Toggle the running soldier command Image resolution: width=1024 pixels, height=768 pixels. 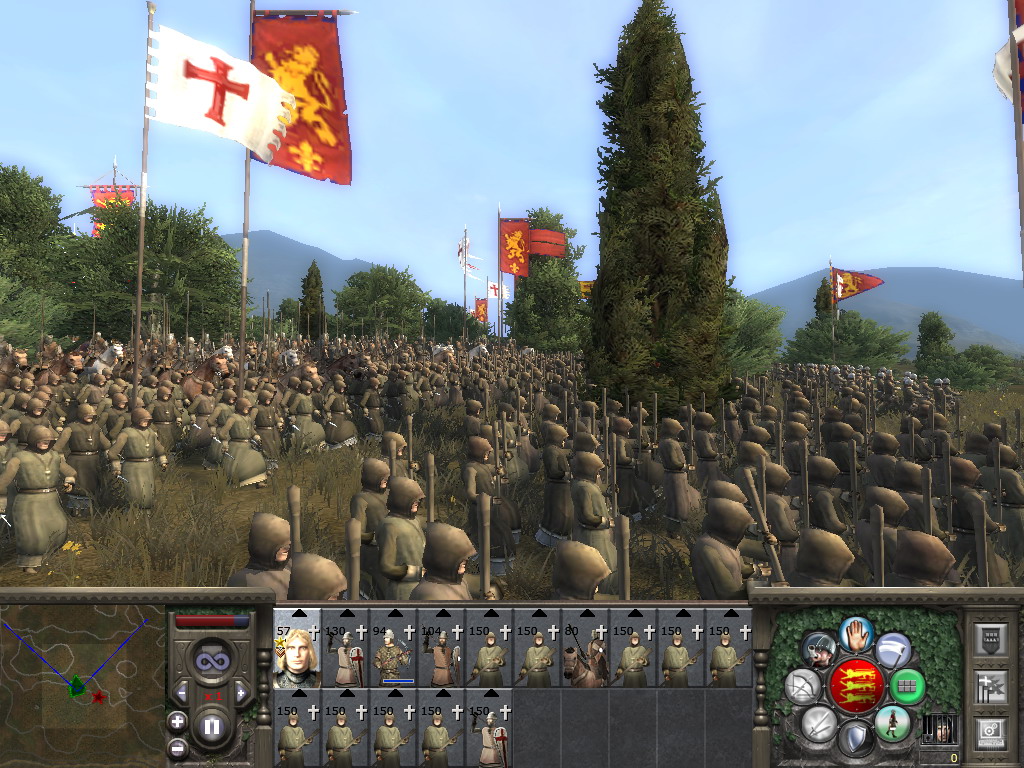[x=892, y=722]
